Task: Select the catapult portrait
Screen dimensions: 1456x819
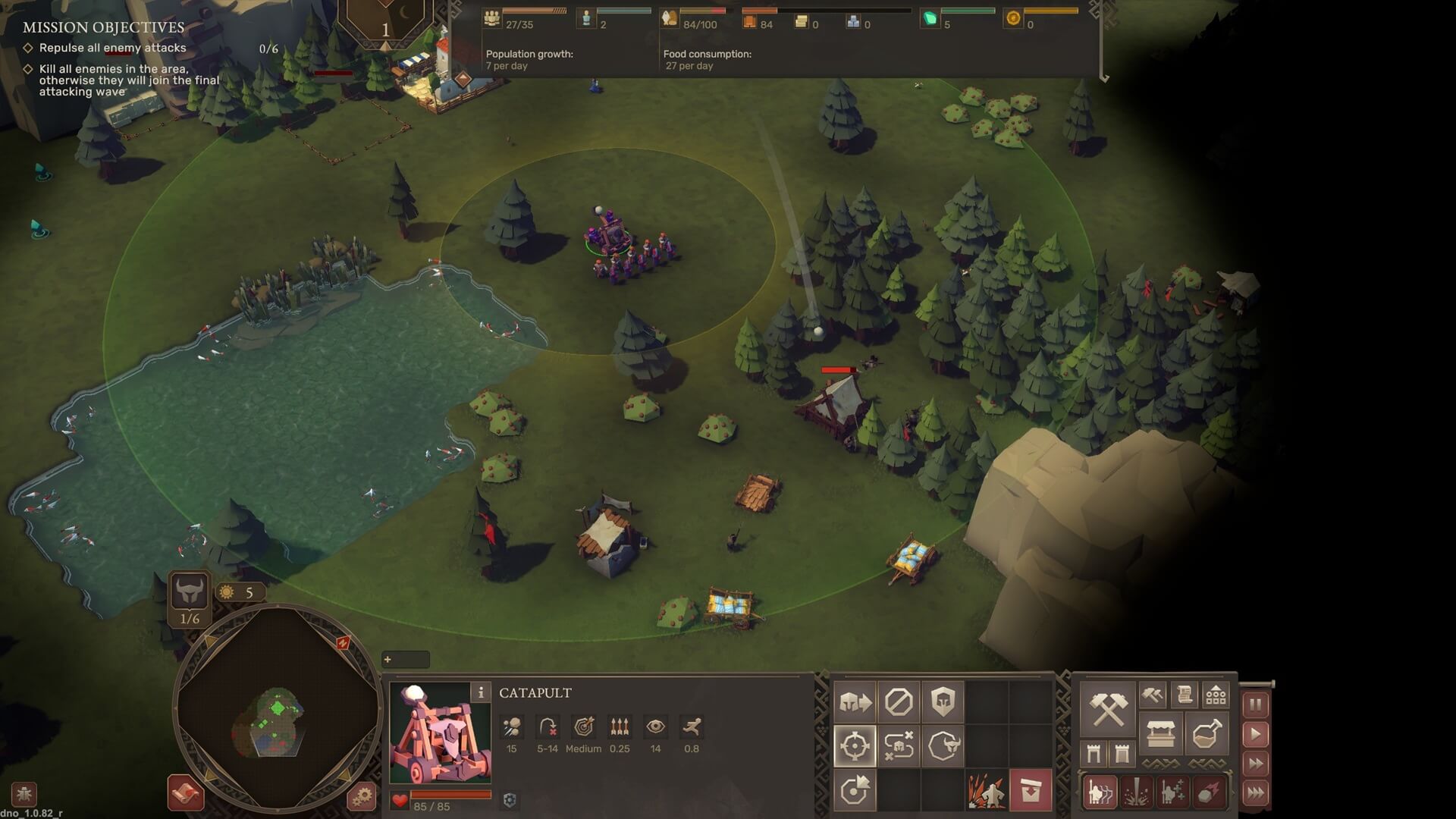Action: [440, 733]
